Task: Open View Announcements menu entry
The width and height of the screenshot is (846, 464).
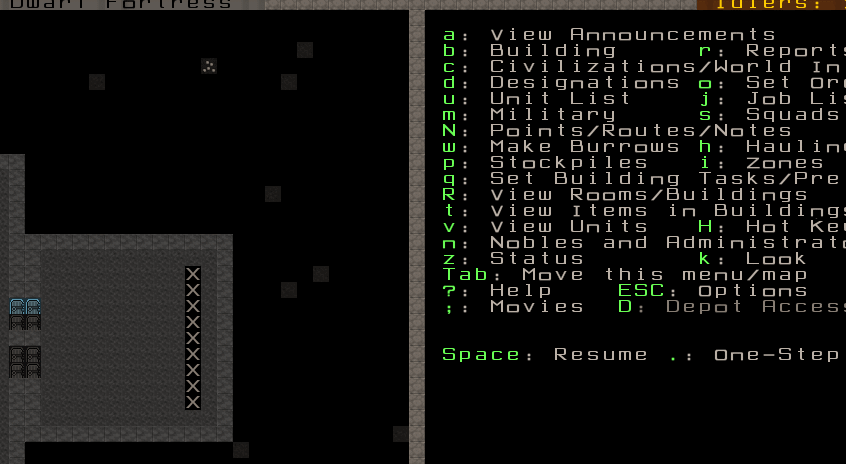Action: tap(632, 35)
